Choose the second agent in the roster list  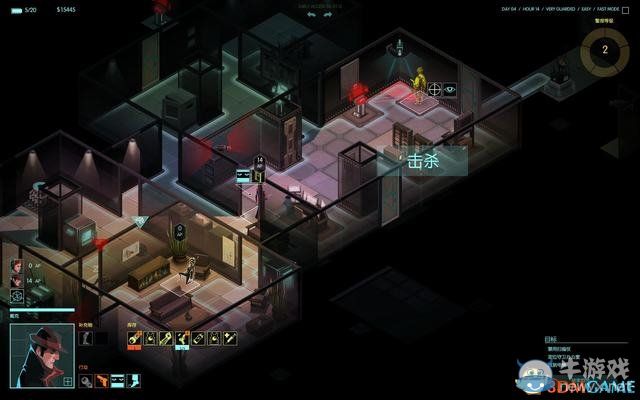tap(17, 281)
